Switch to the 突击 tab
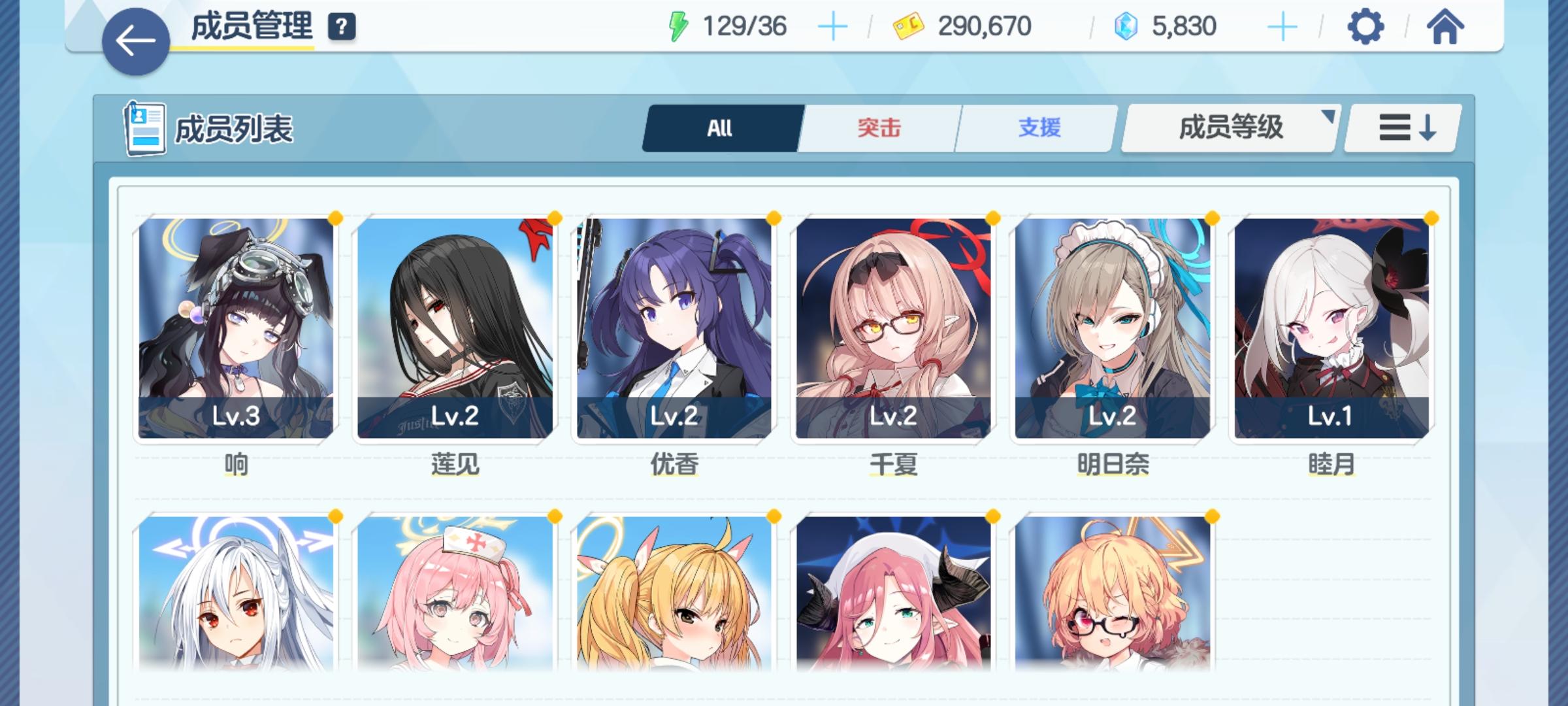The width and height of the screenshot is (1568, 706). pos(877,129)
